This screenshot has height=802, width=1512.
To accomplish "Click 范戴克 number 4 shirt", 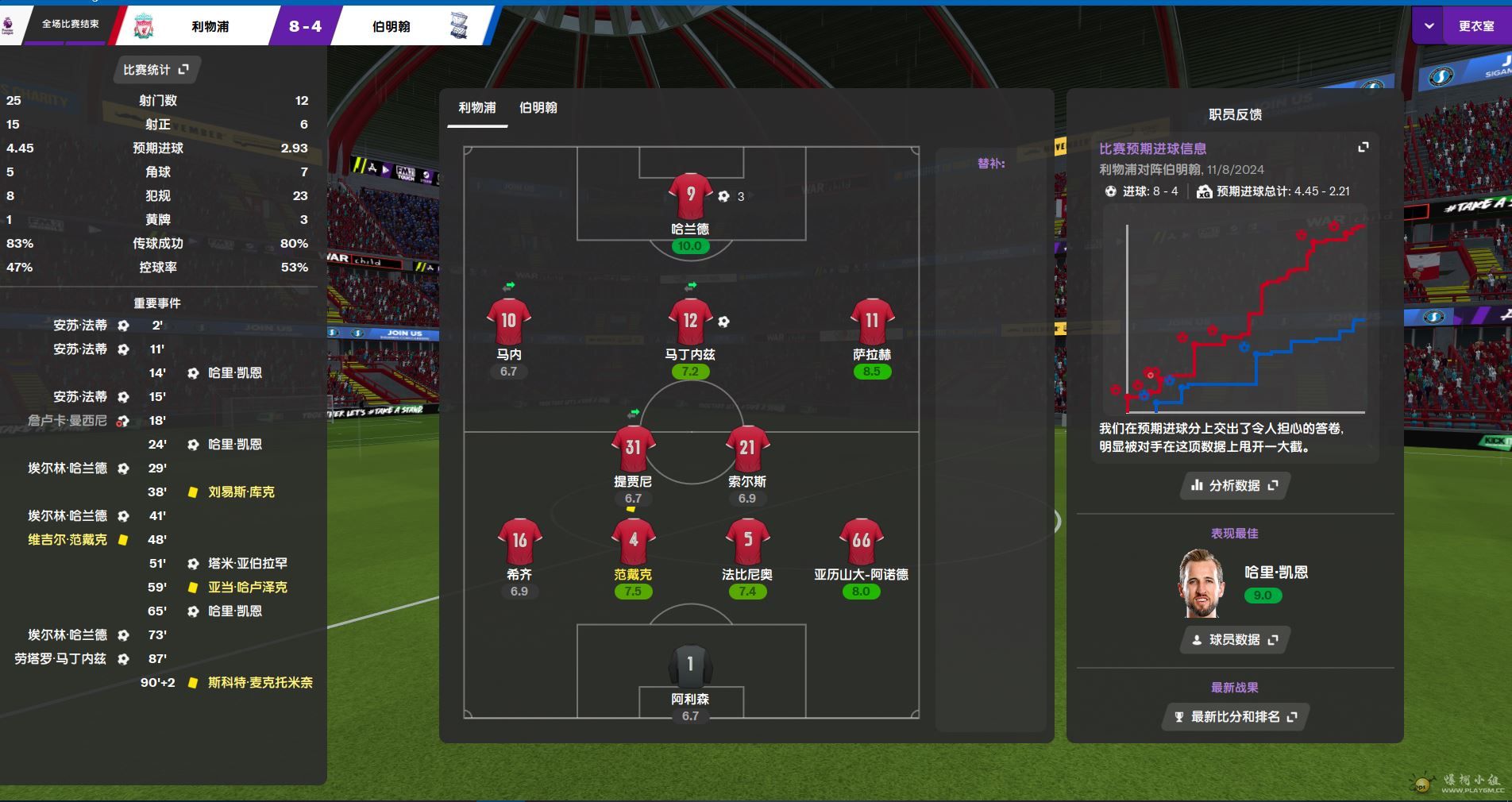I will coord(633,541).
